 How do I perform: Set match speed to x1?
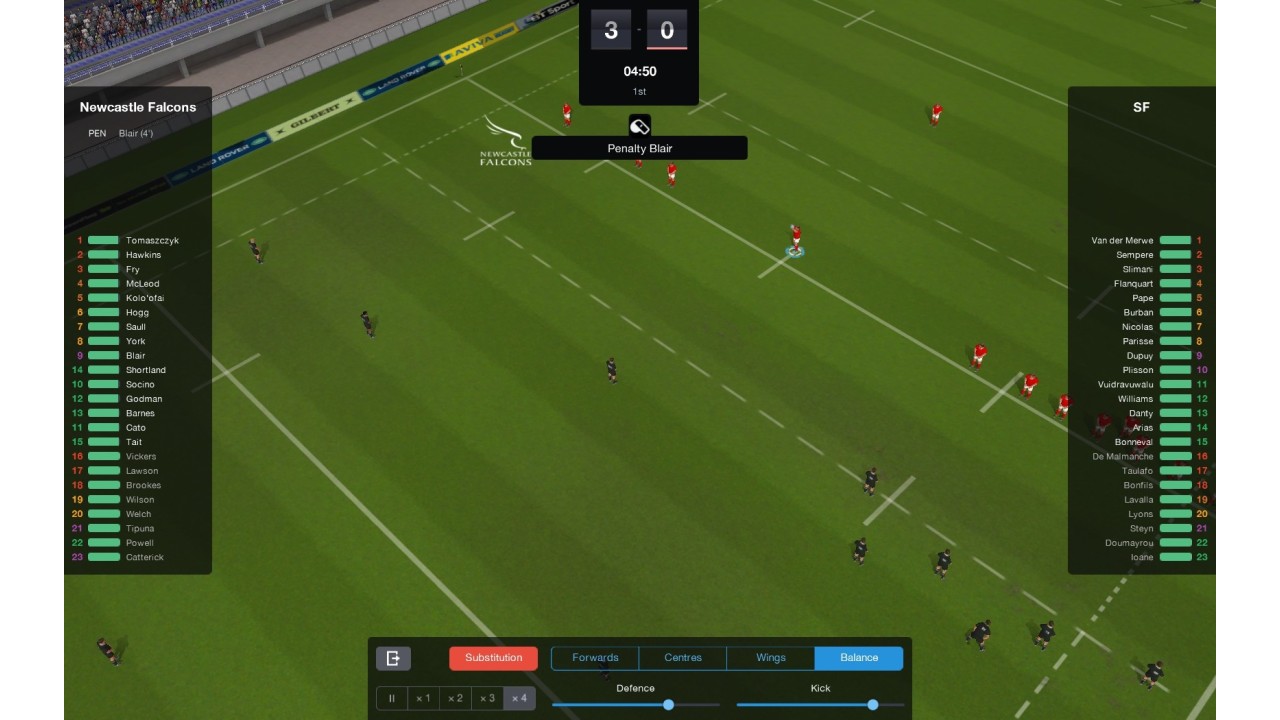coord(423,698)
